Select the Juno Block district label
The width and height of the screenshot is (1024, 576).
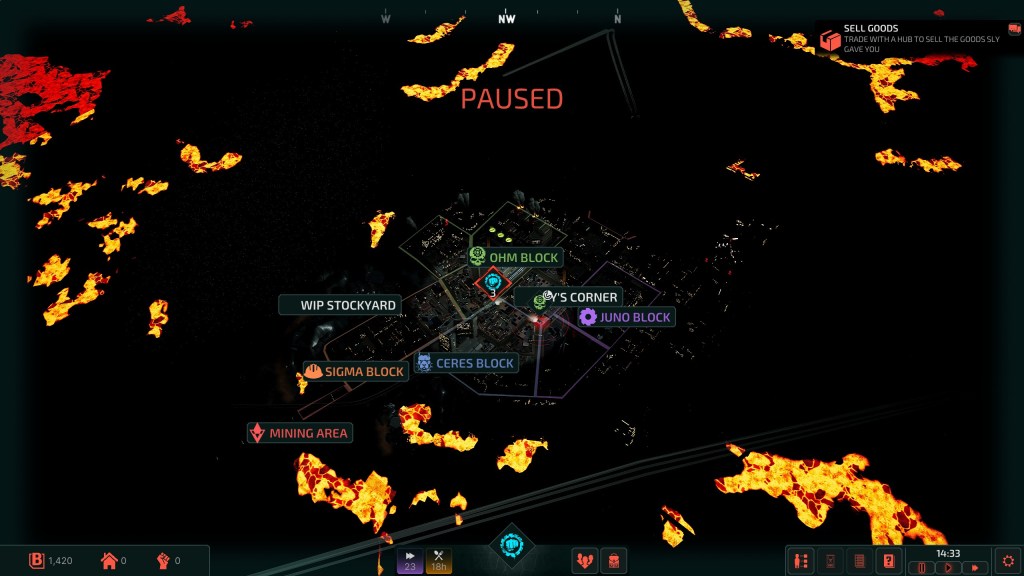[x=626, y=317]
